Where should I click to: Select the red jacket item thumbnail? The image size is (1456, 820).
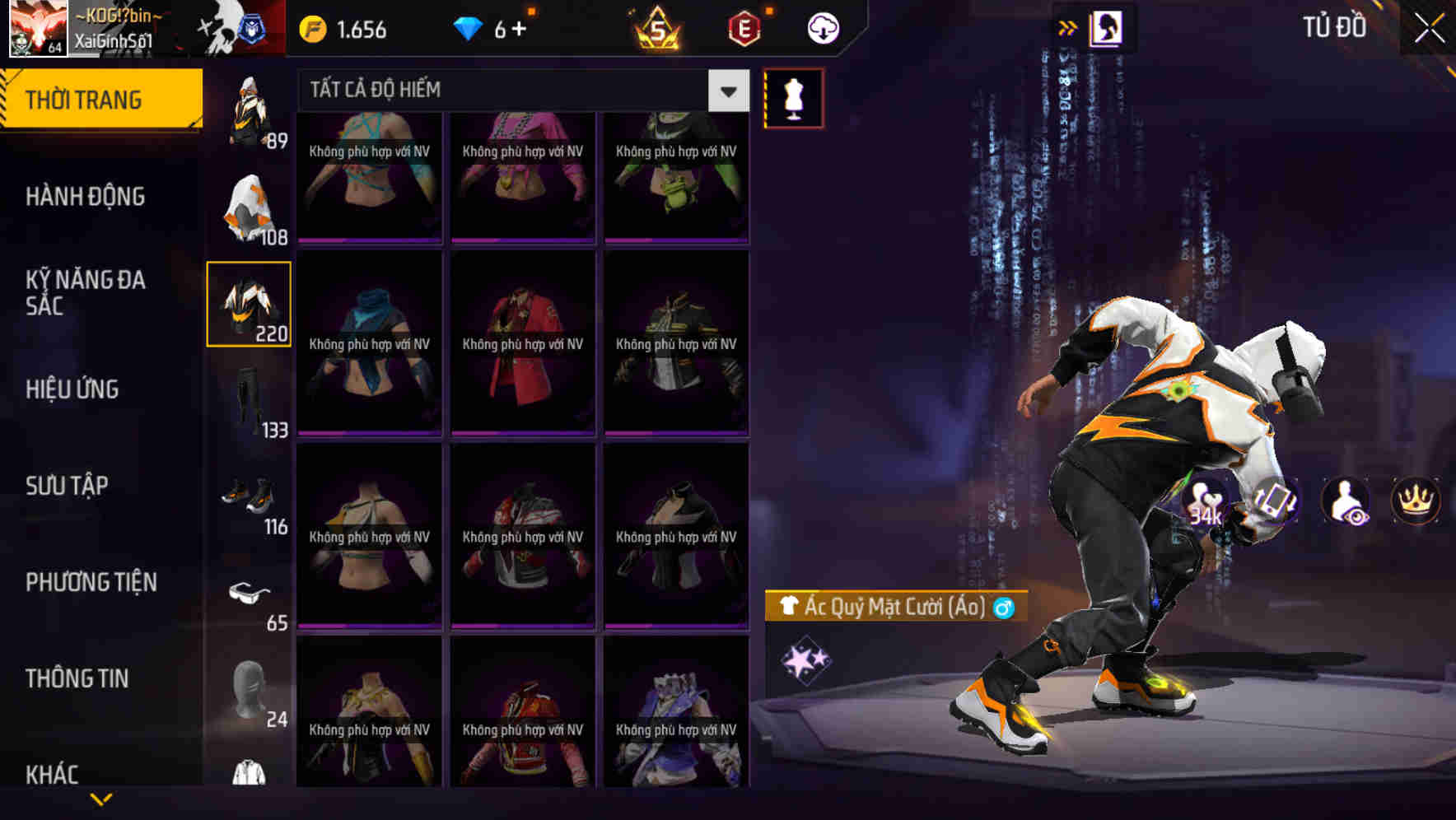click(521, 342)
